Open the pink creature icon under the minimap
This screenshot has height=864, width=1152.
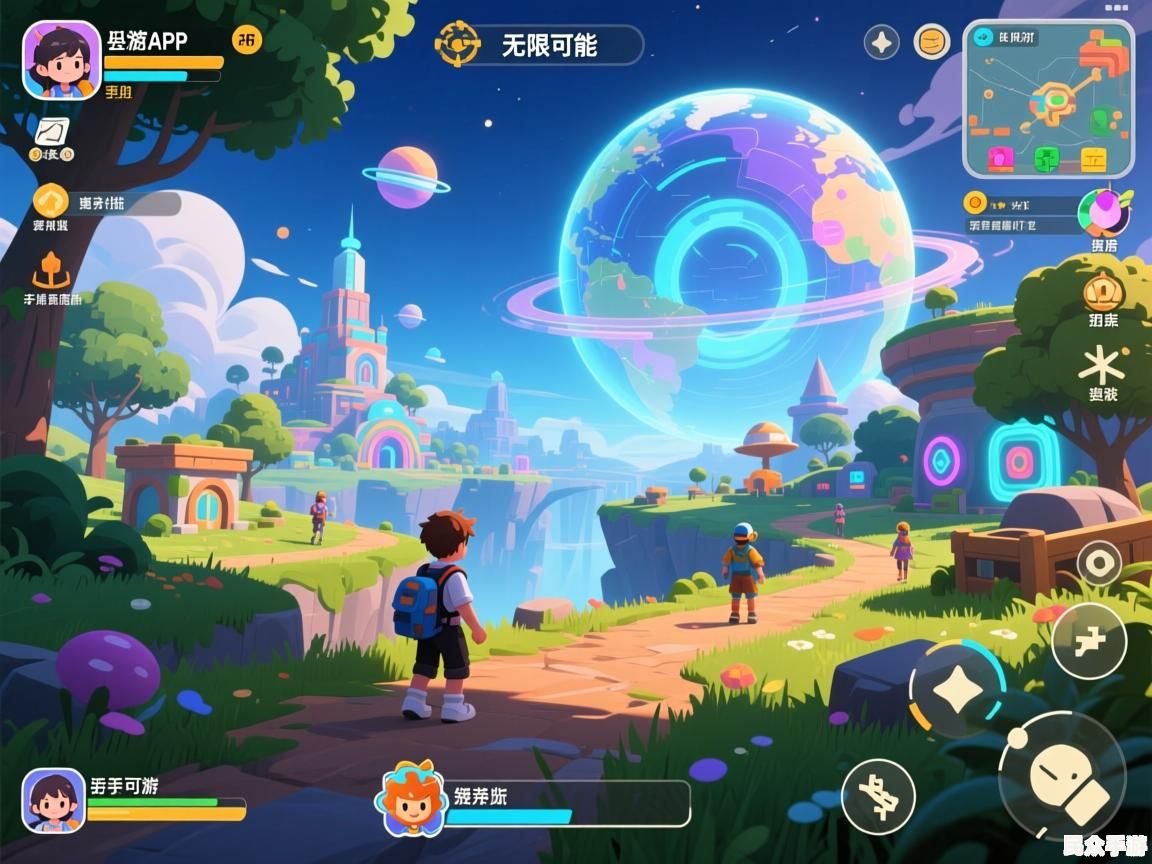click(1103, 213)
